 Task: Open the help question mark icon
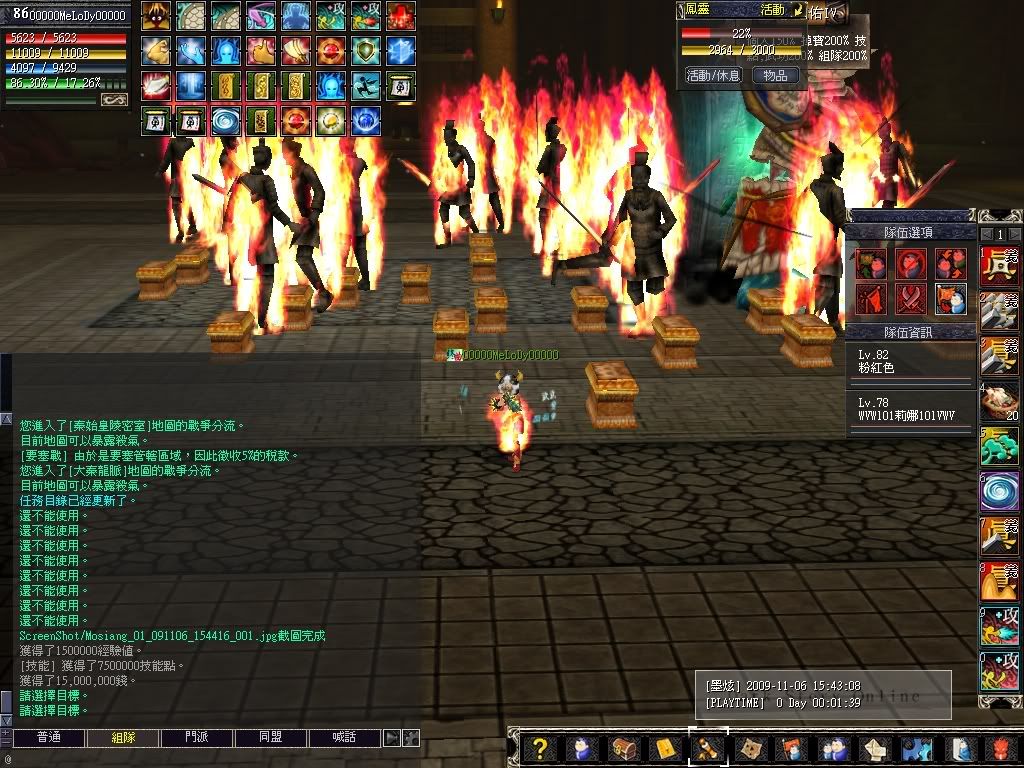tap(540, 748)
